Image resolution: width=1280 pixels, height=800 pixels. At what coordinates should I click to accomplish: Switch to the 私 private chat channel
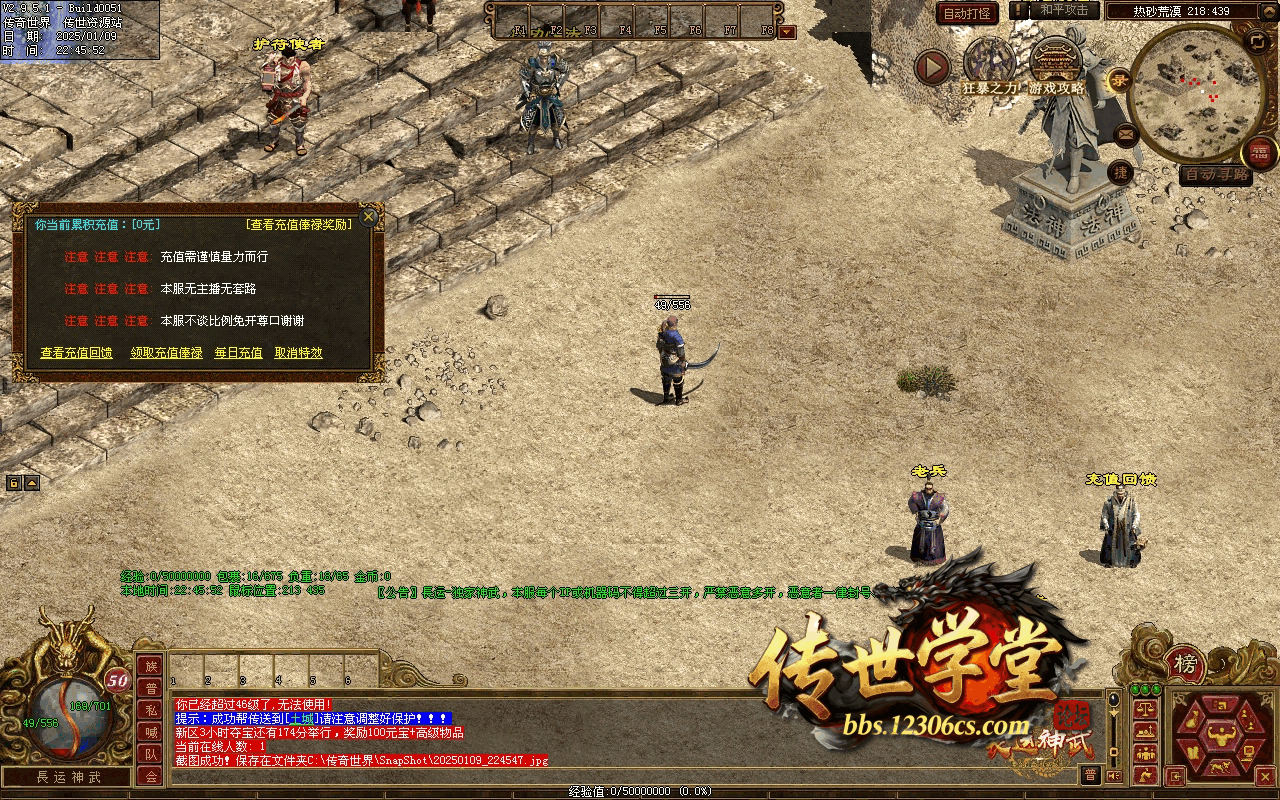150,710
